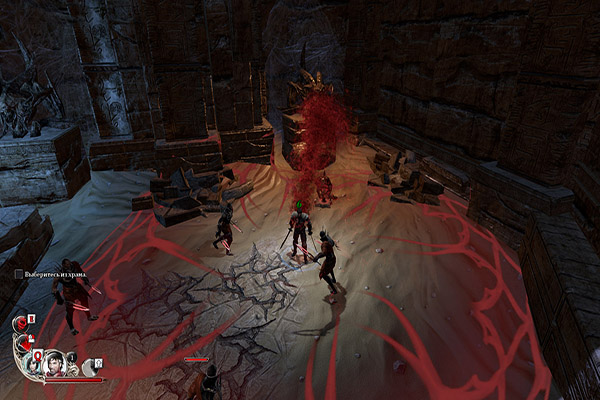Switch to the dark-haired companion portrait
The image size is (600, 400).
[x=33, y=365]
